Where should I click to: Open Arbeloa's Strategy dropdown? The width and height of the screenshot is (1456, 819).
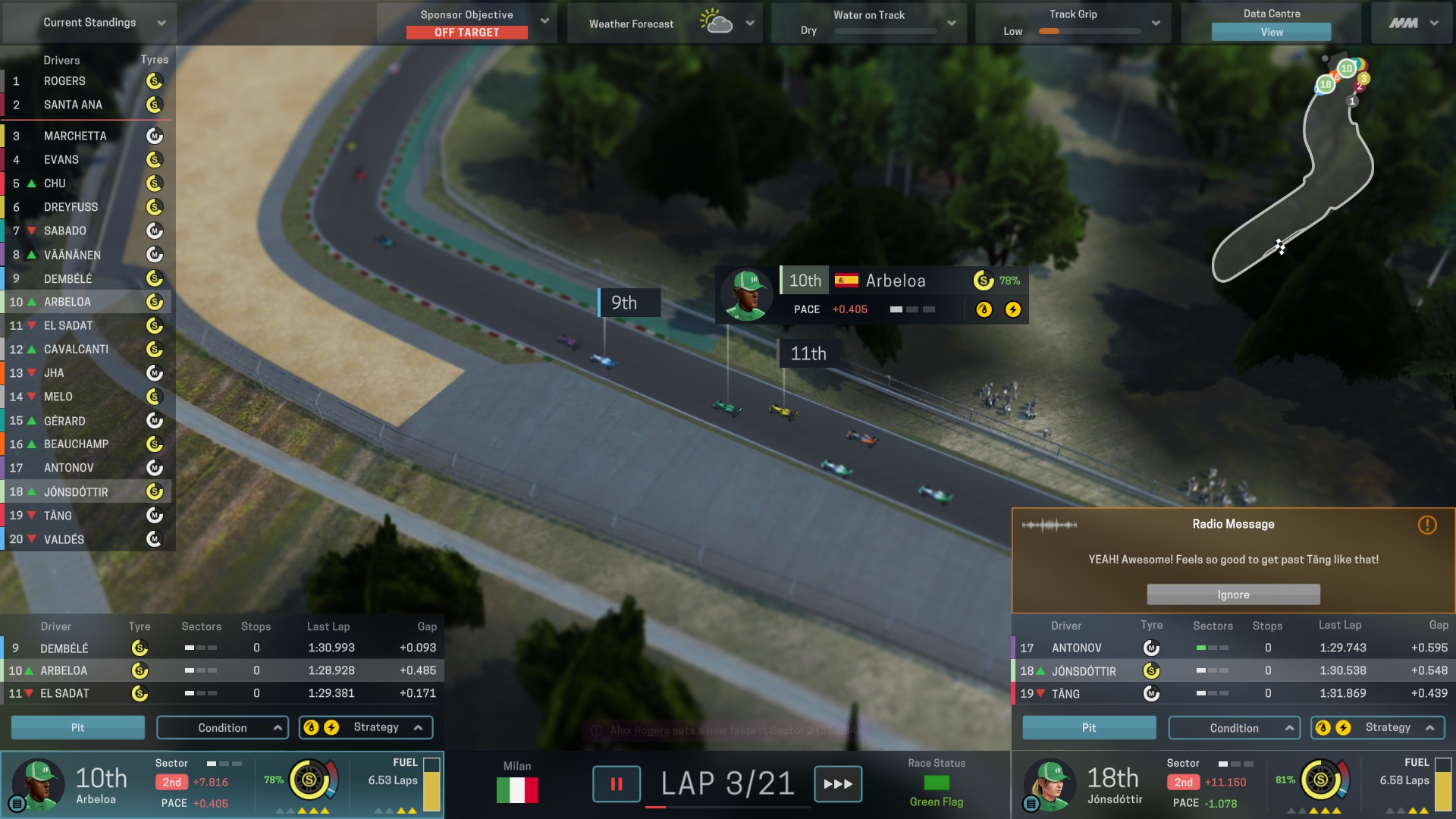tap(366, 727)
